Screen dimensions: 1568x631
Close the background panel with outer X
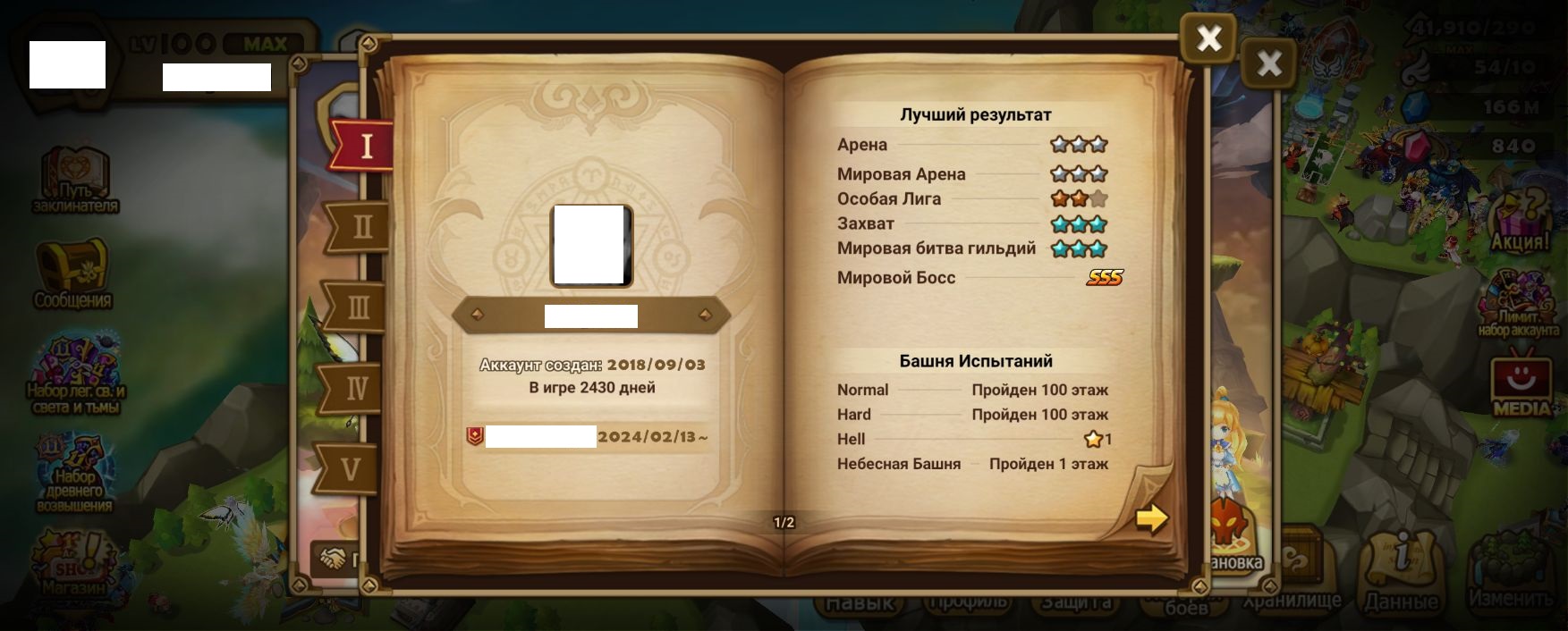(1268, 63)
